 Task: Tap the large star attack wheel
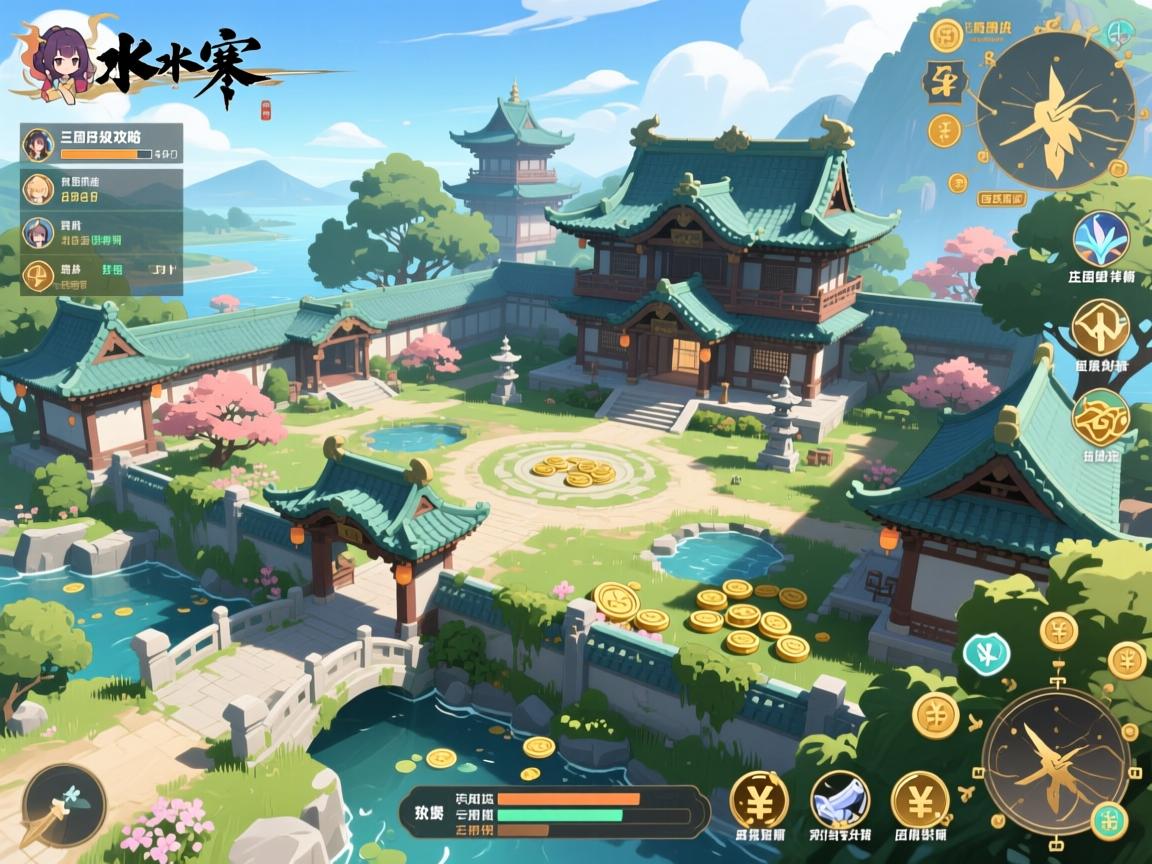pos(1054,760)
